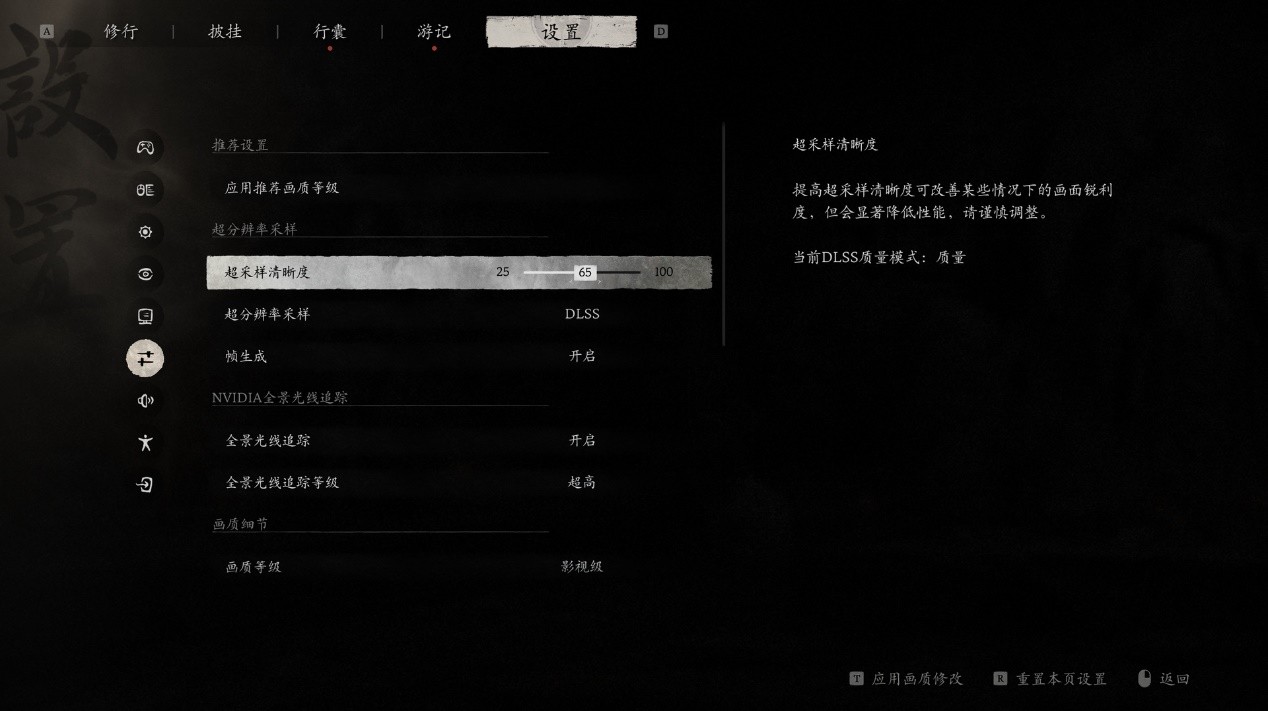1268x711 pixels.
Task: Choose the speaker audio settings category
Action: point(145,401)
